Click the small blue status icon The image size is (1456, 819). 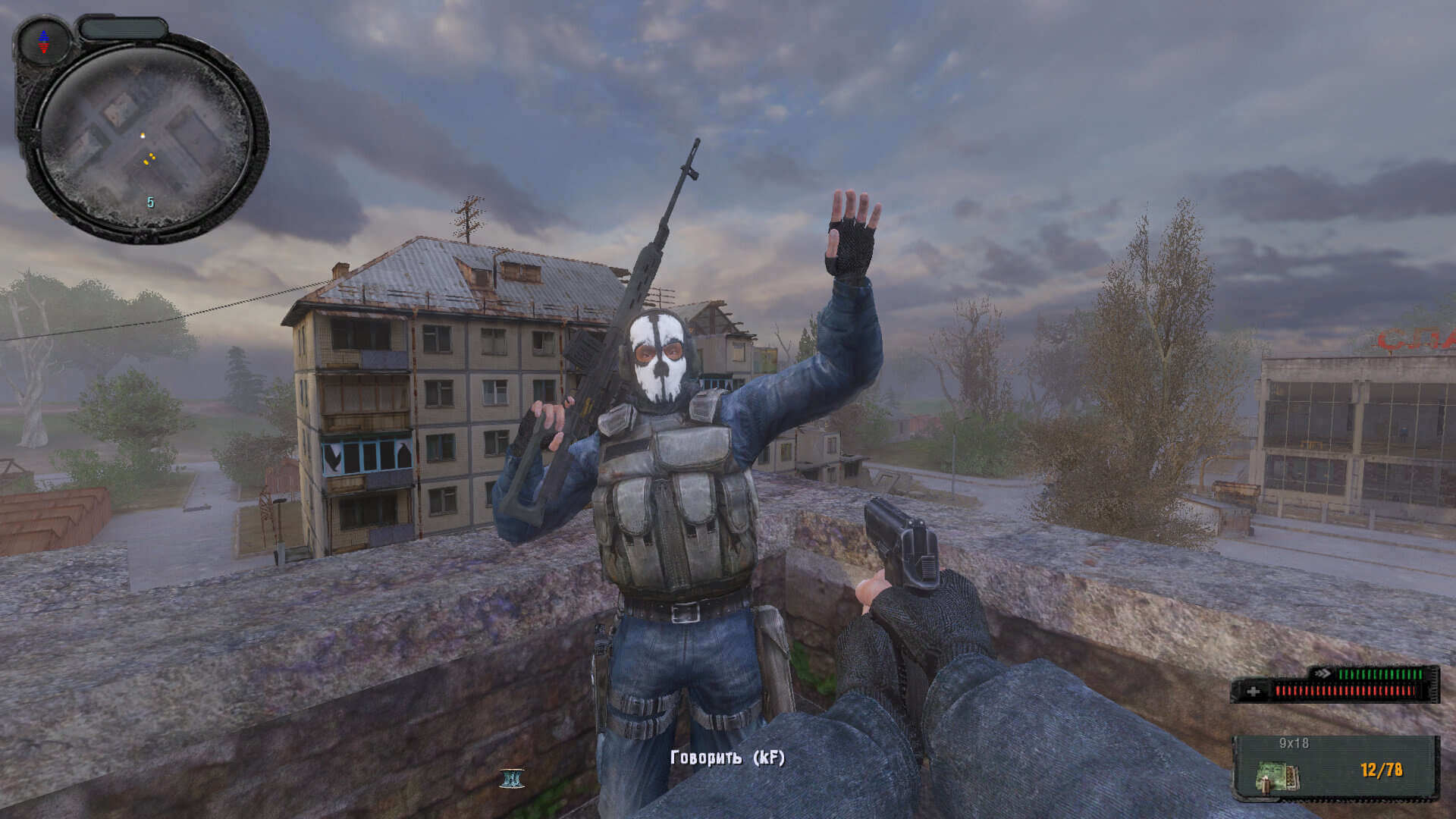[x=512, y=778]
